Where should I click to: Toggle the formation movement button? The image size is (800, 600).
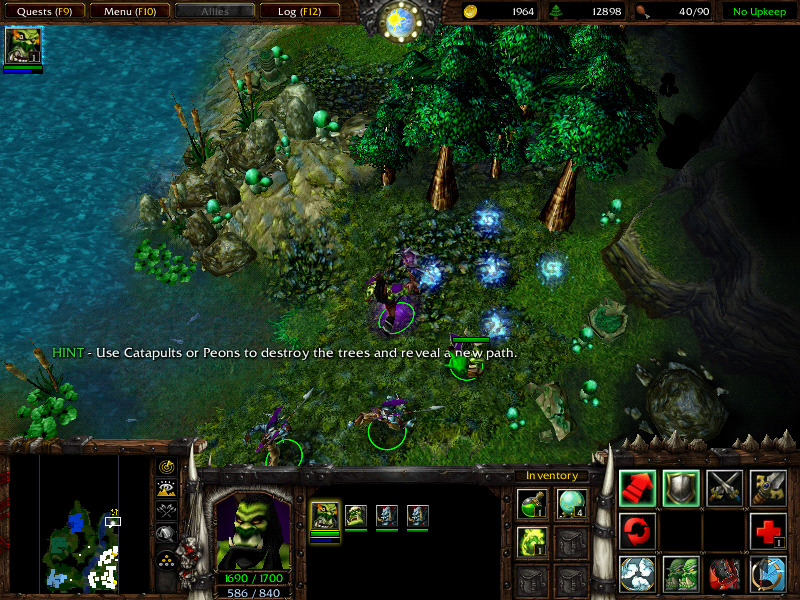[x=166, y=558]
